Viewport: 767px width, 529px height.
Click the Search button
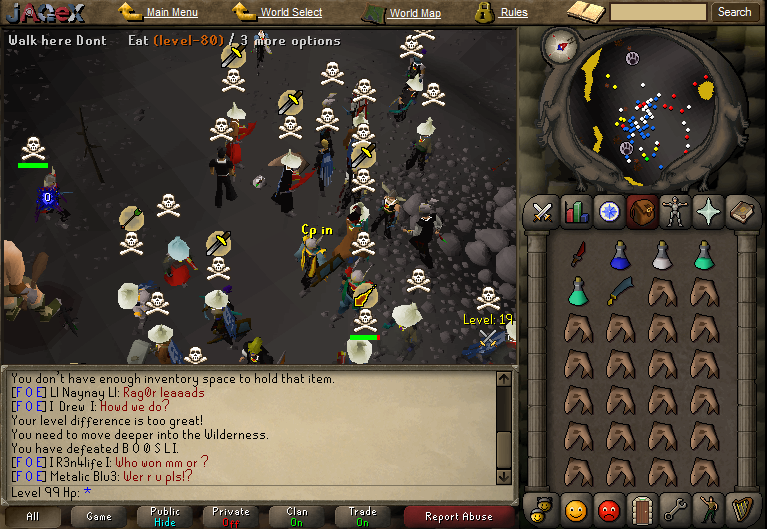(734, 12)
